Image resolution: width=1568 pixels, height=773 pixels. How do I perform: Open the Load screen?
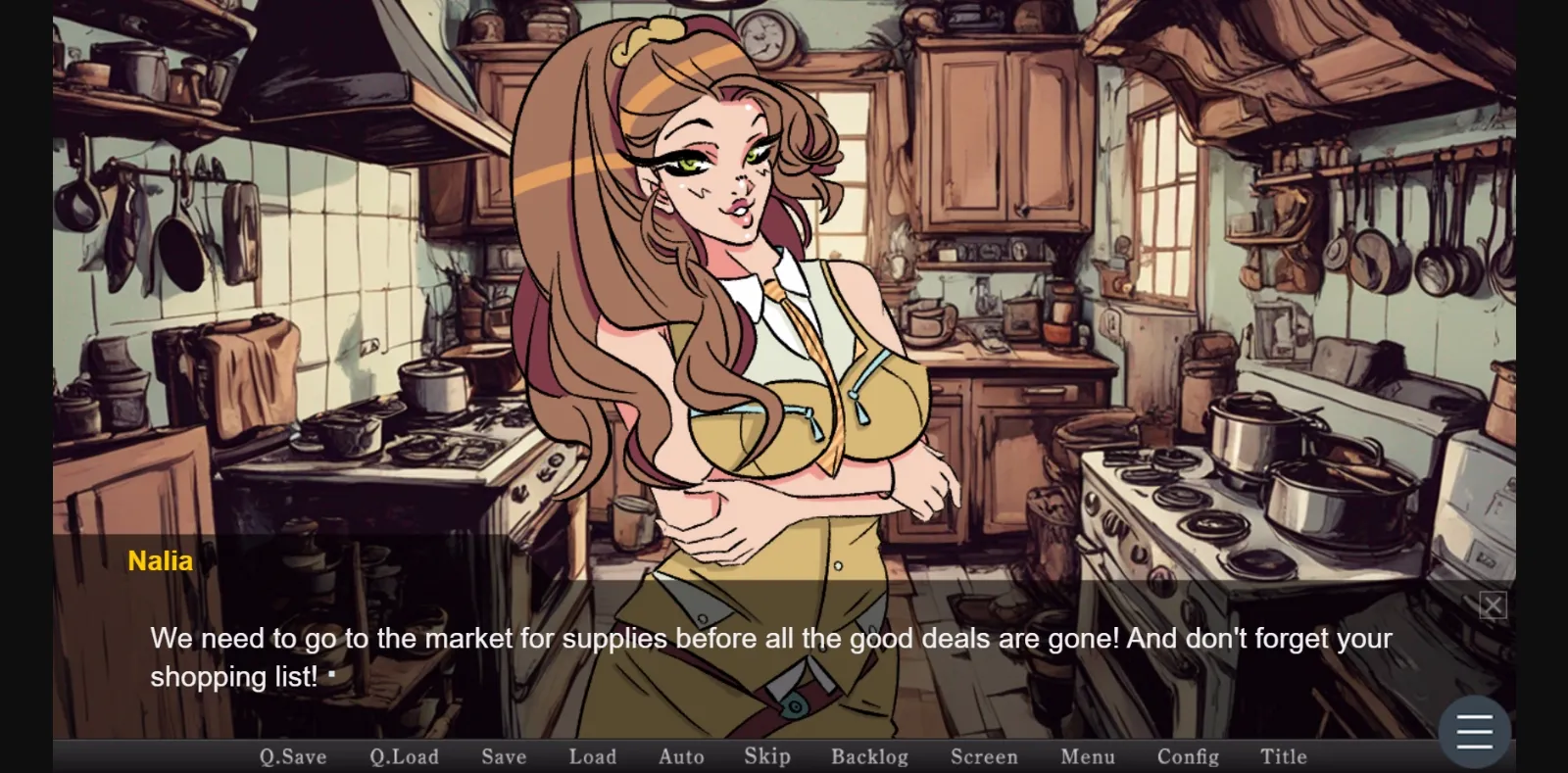(x=592, y=756)
